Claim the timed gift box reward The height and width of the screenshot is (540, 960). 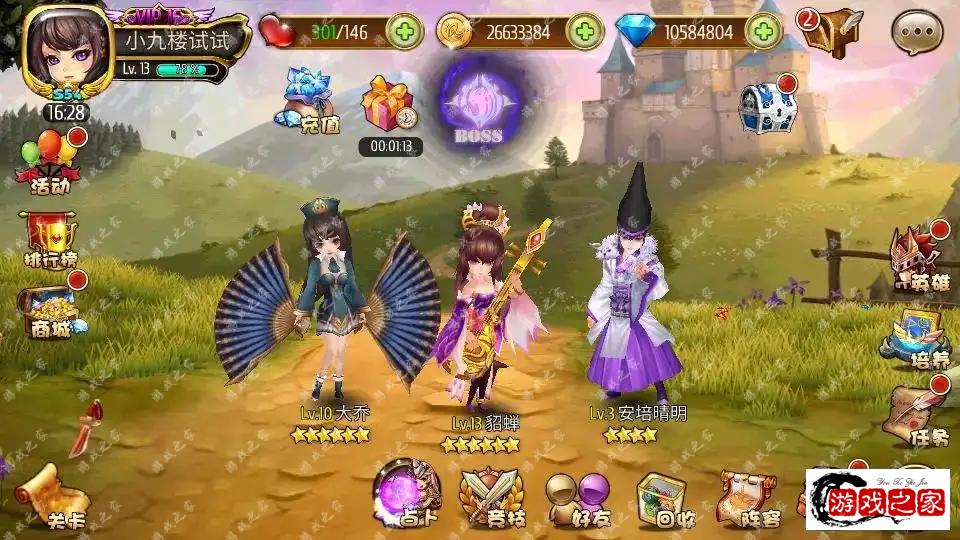click(388, 106)
